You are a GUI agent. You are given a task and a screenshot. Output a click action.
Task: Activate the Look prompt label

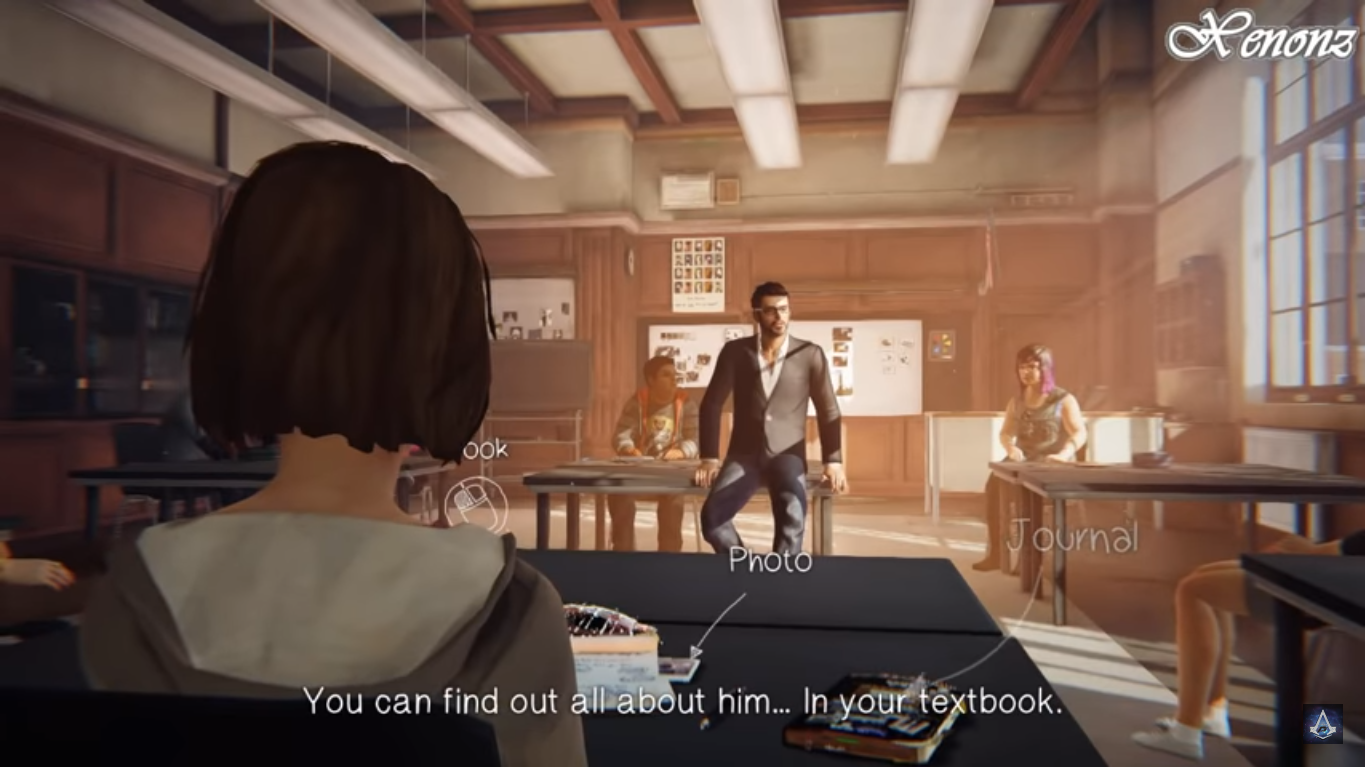pos(487,450)
